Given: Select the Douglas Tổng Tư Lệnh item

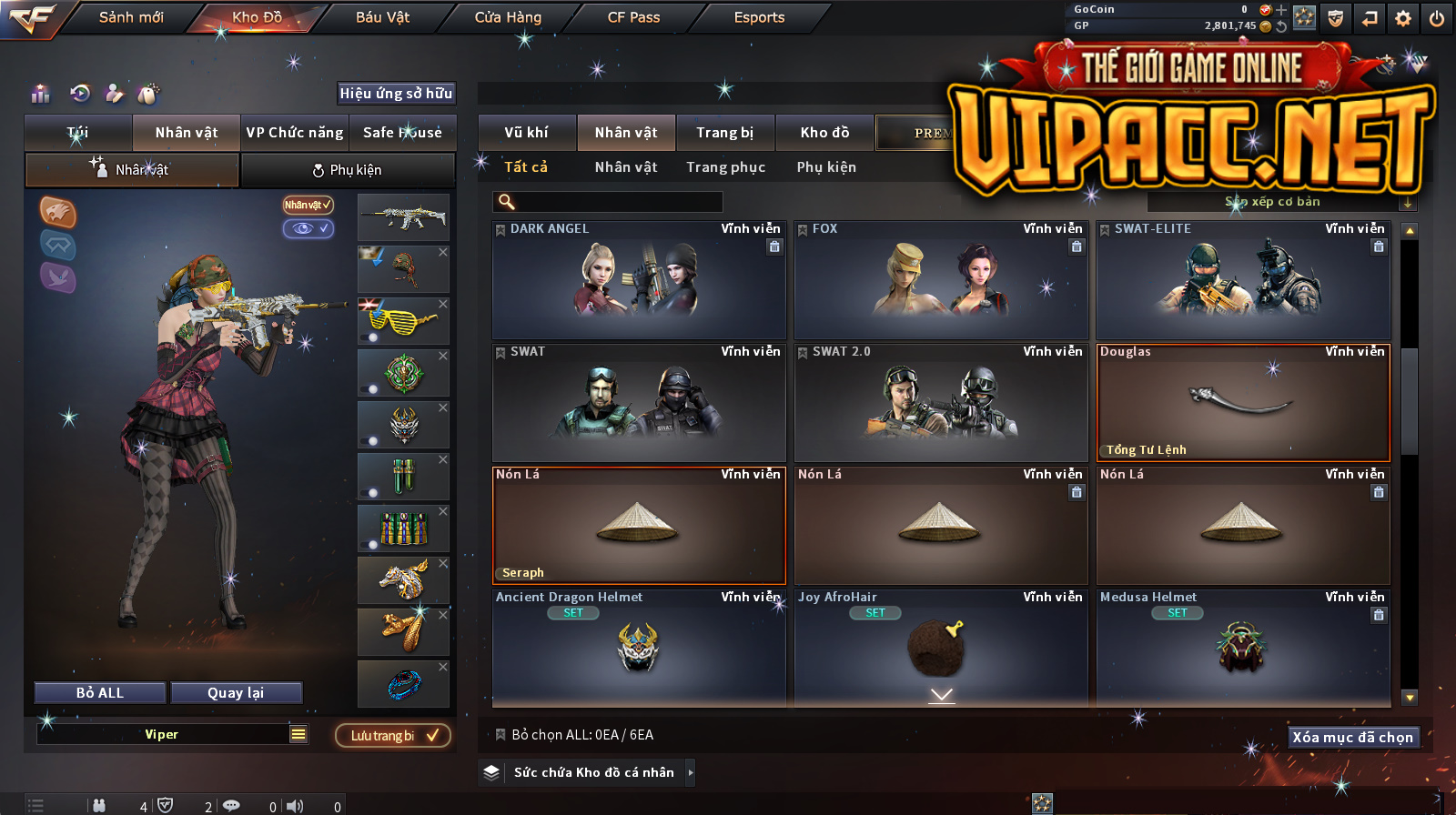Looking at the screenshot, I should [1243, 403].
